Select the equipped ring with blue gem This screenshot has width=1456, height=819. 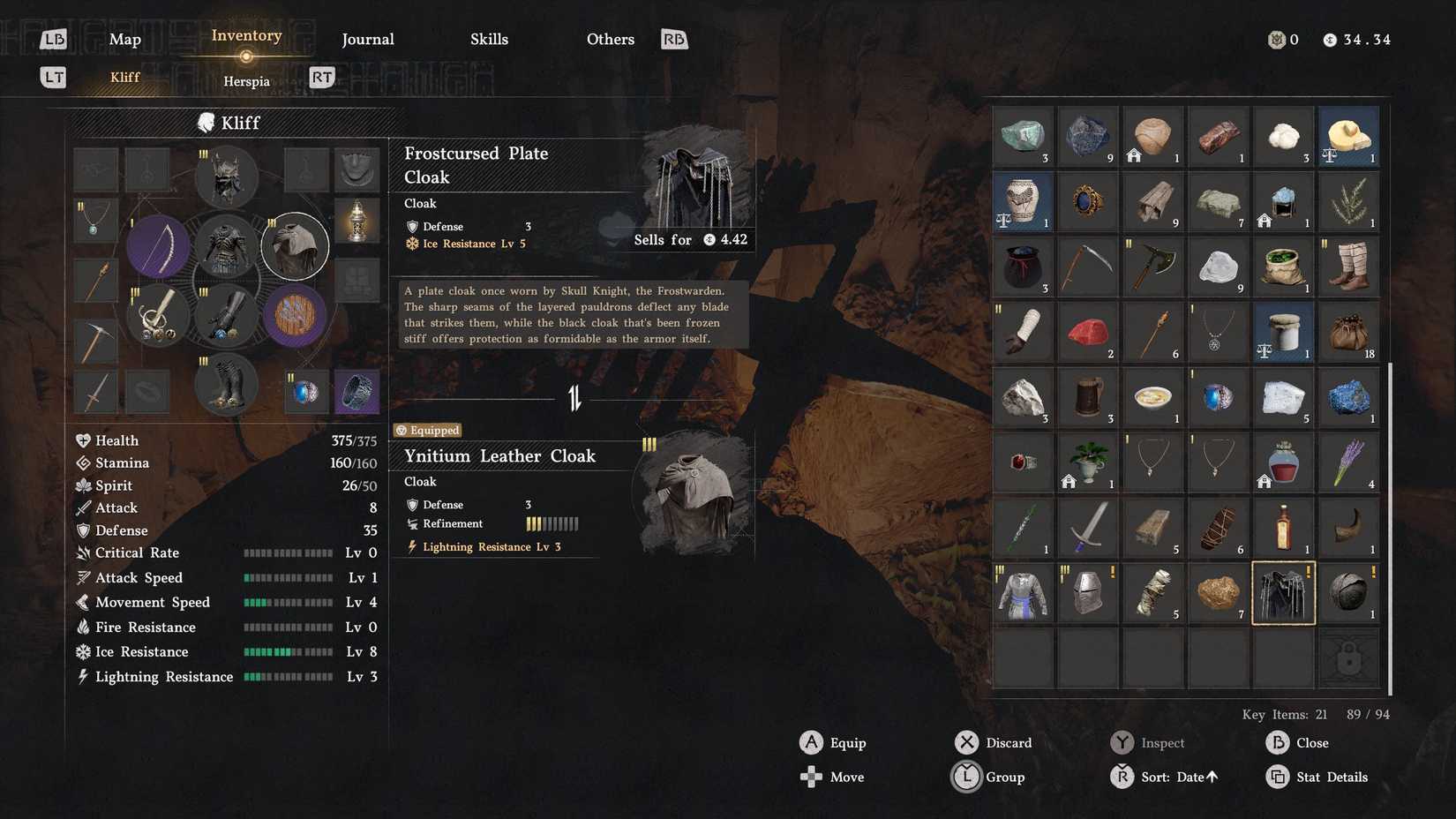pos(306,391)
